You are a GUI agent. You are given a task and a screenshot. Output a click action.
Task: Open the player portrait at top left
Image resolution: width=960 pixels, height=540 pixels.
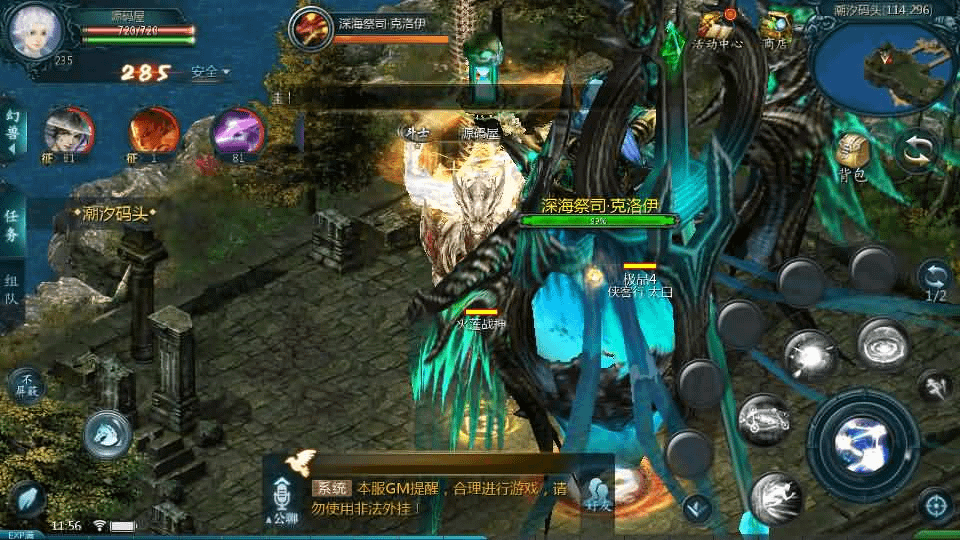(35, 30)
